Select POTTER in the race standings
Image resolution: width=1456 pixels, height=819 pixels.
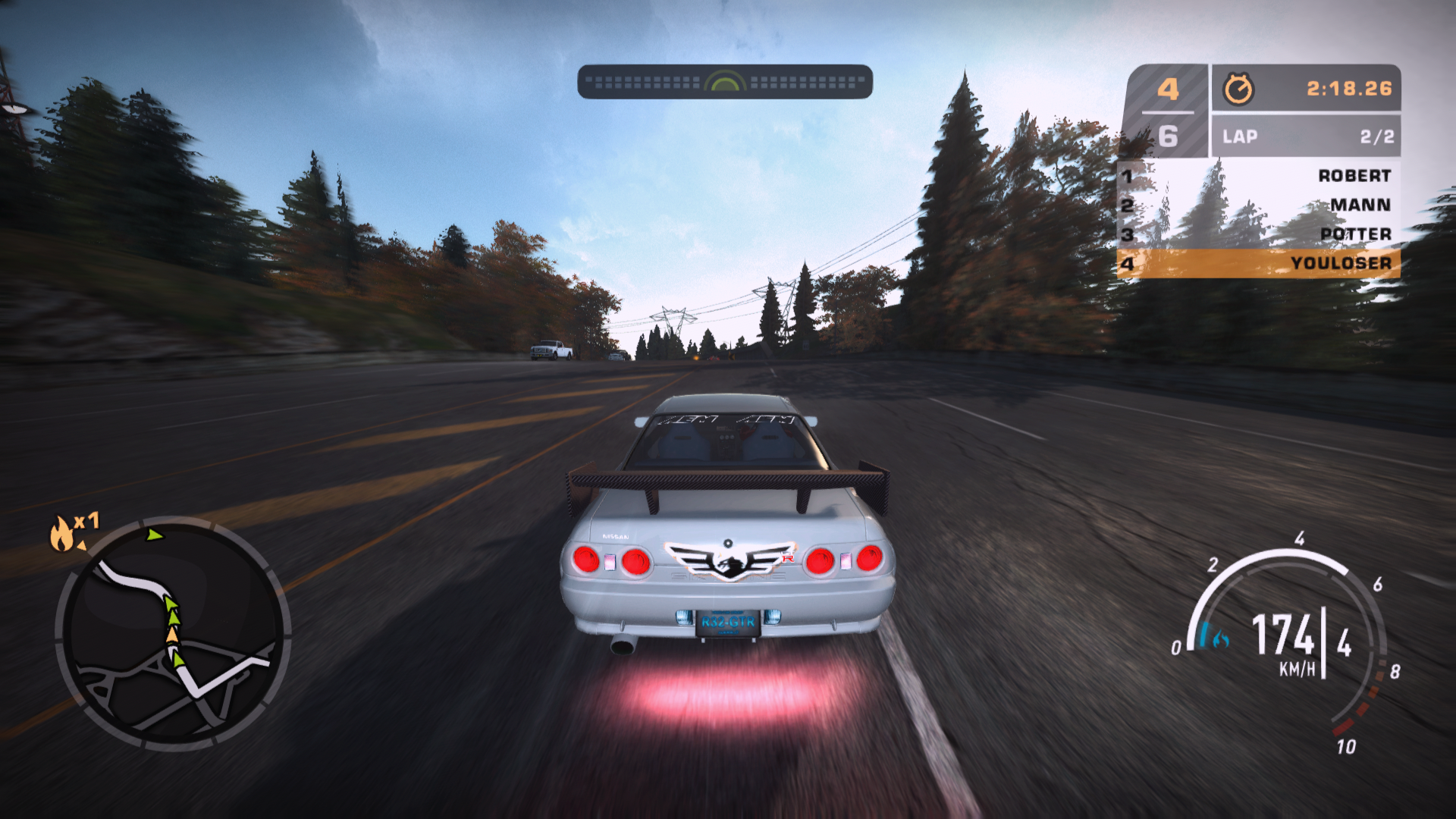[x=1355, y=234]
